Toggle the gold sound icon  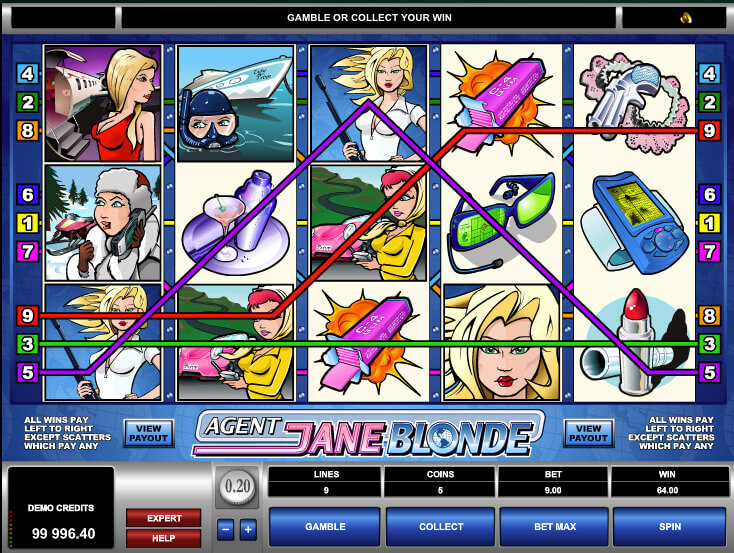683,18
